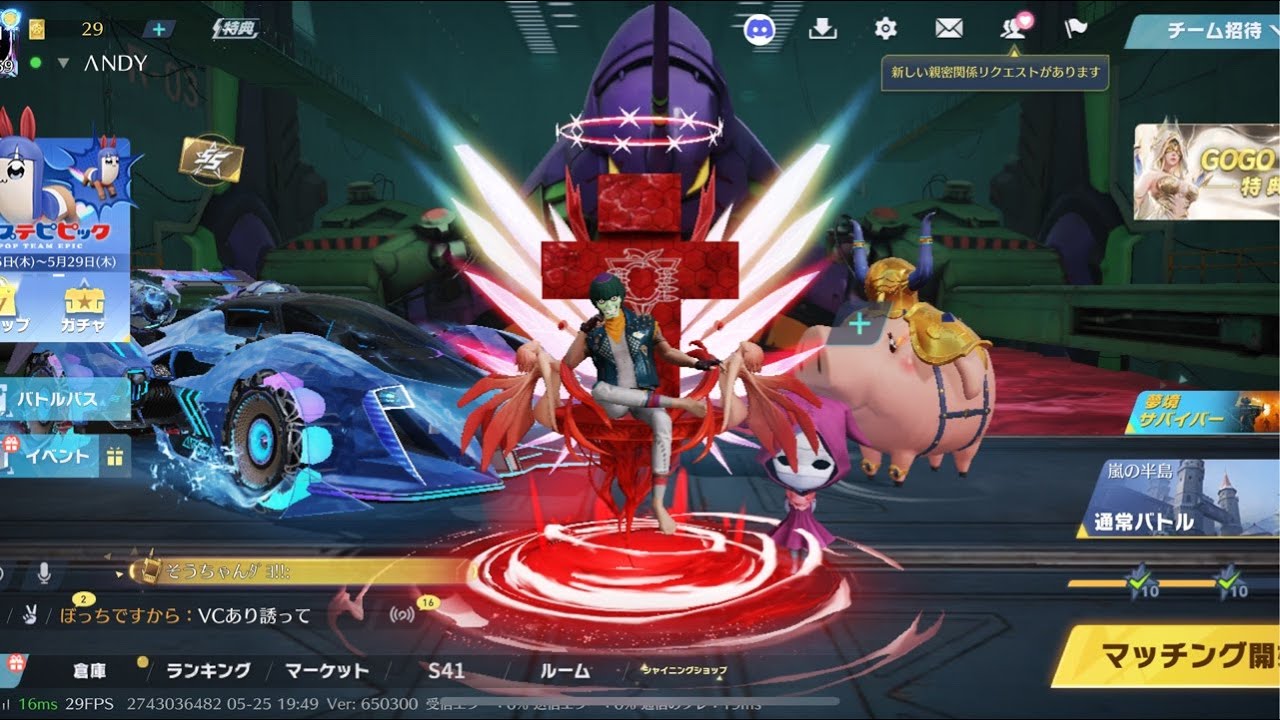Open the GOGO 特典 promotional banner
1280x720 pixels.
click(1206, 171)
